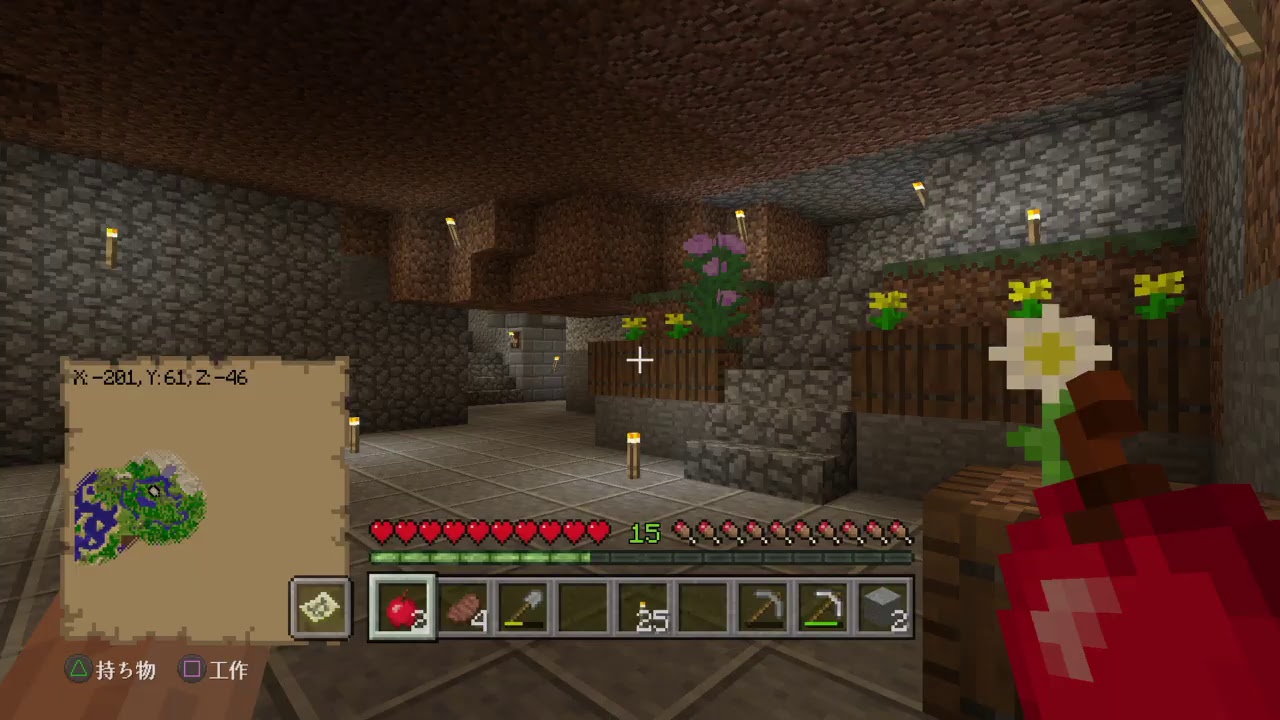Viewport: 1280px width, 720px height.
Task: Select the pickaxe with green durability bar
Action: pos(822,610)
